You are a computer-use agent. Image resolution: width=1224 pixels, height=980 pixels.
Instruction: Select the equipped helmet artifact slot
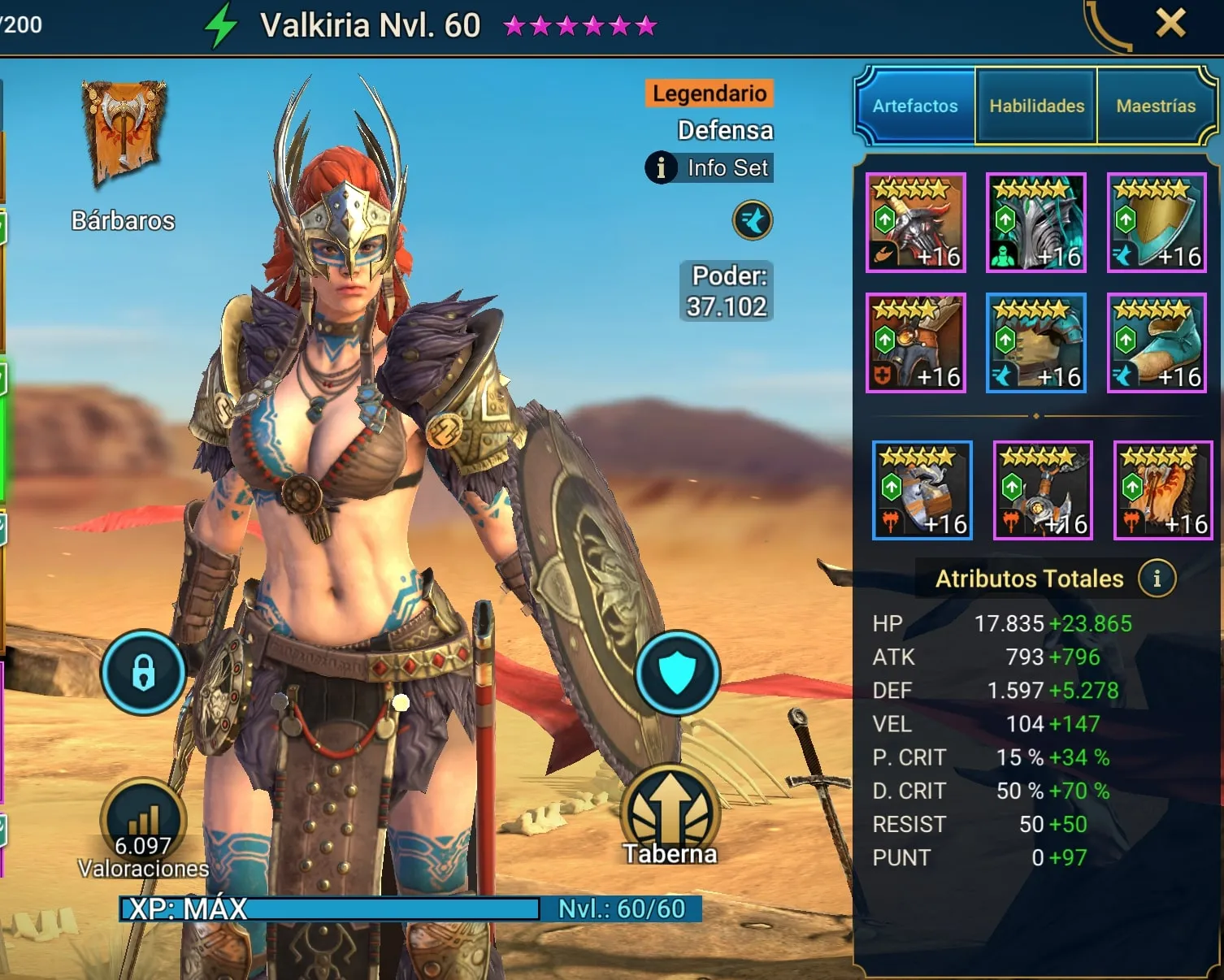tap(1036, 223)
